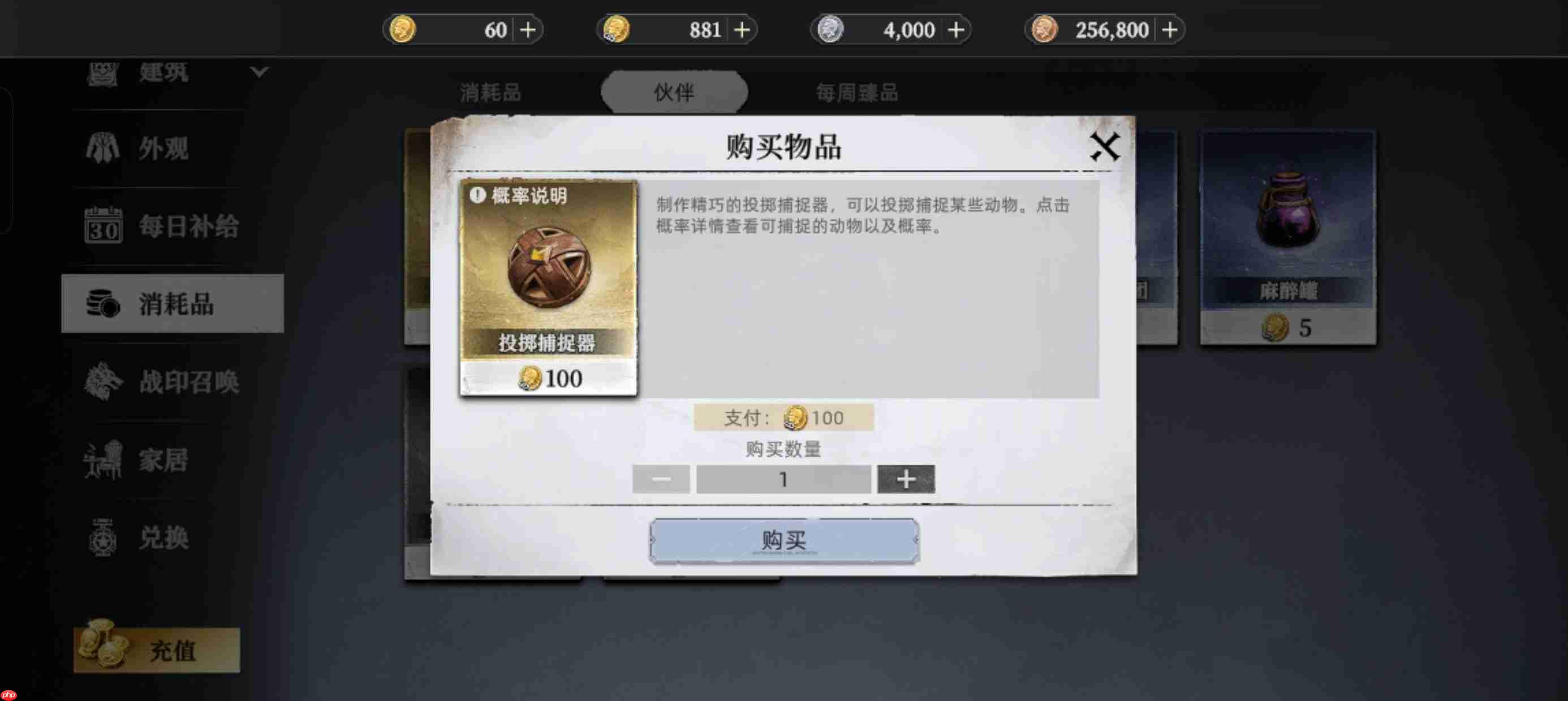Switch to the 每周臻品 tab
Screen dimensions: 1568x701
[858, 93]
